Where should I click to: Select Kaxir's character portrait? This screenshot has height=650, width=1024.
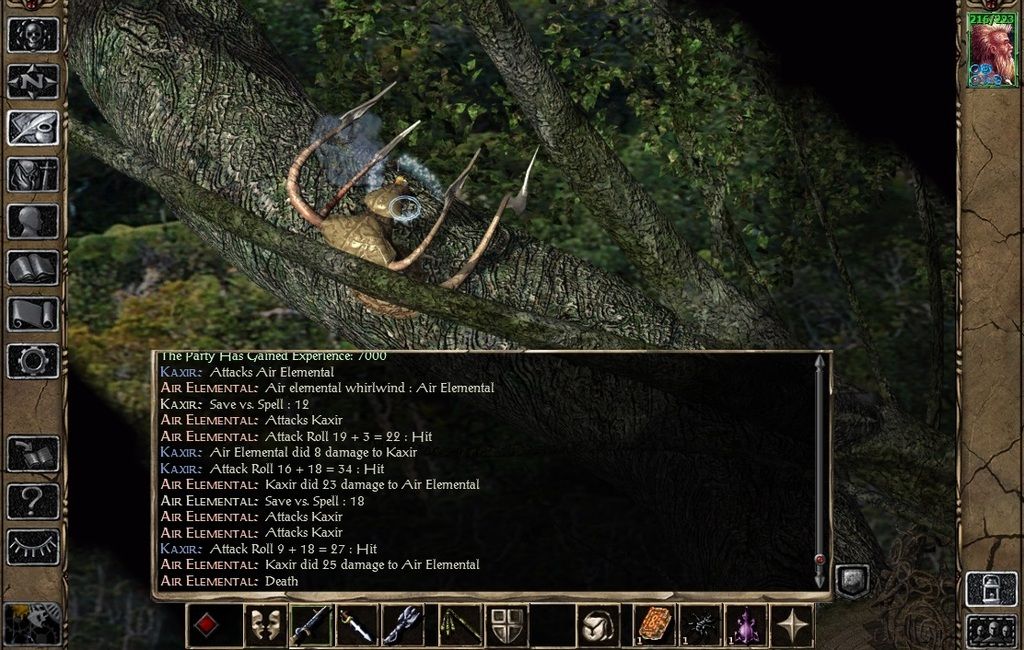(990, 53)
